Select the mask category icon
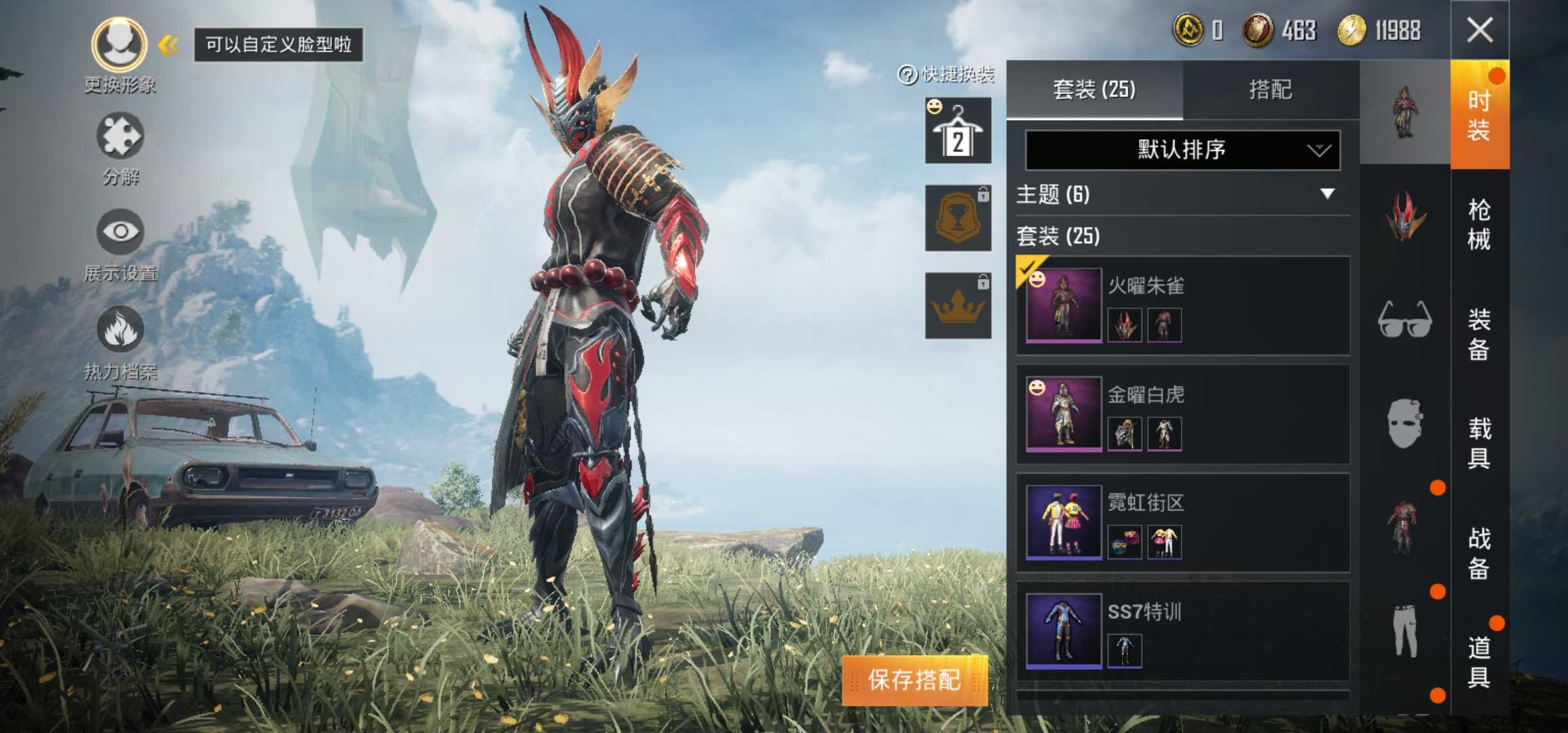Image resolution: width=1568 pixels, height=733 pixels. (x=1405, y=421)
